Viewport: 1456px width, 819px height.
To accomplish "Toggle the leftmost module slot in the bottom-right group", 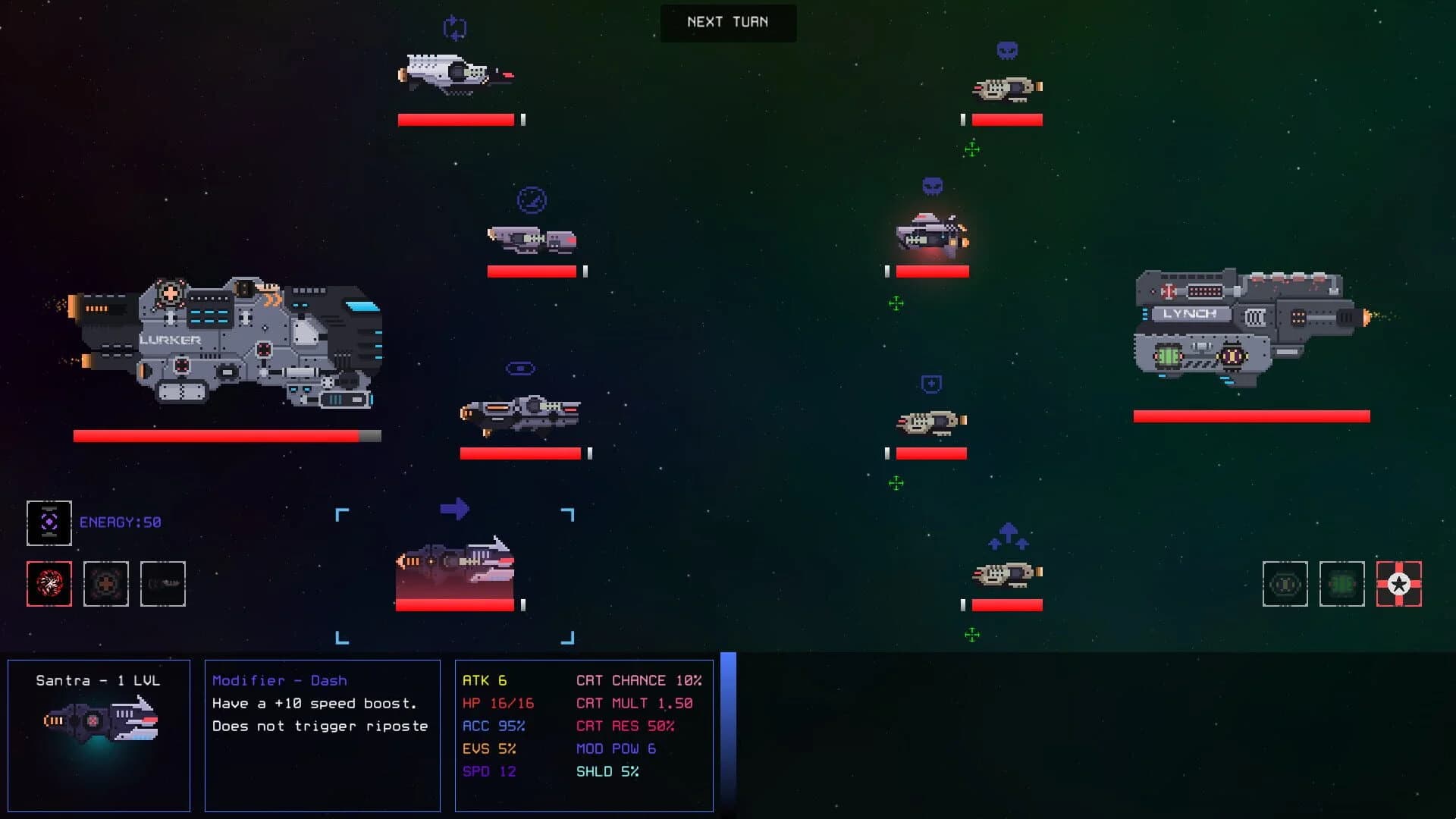I will [1285, 584].
